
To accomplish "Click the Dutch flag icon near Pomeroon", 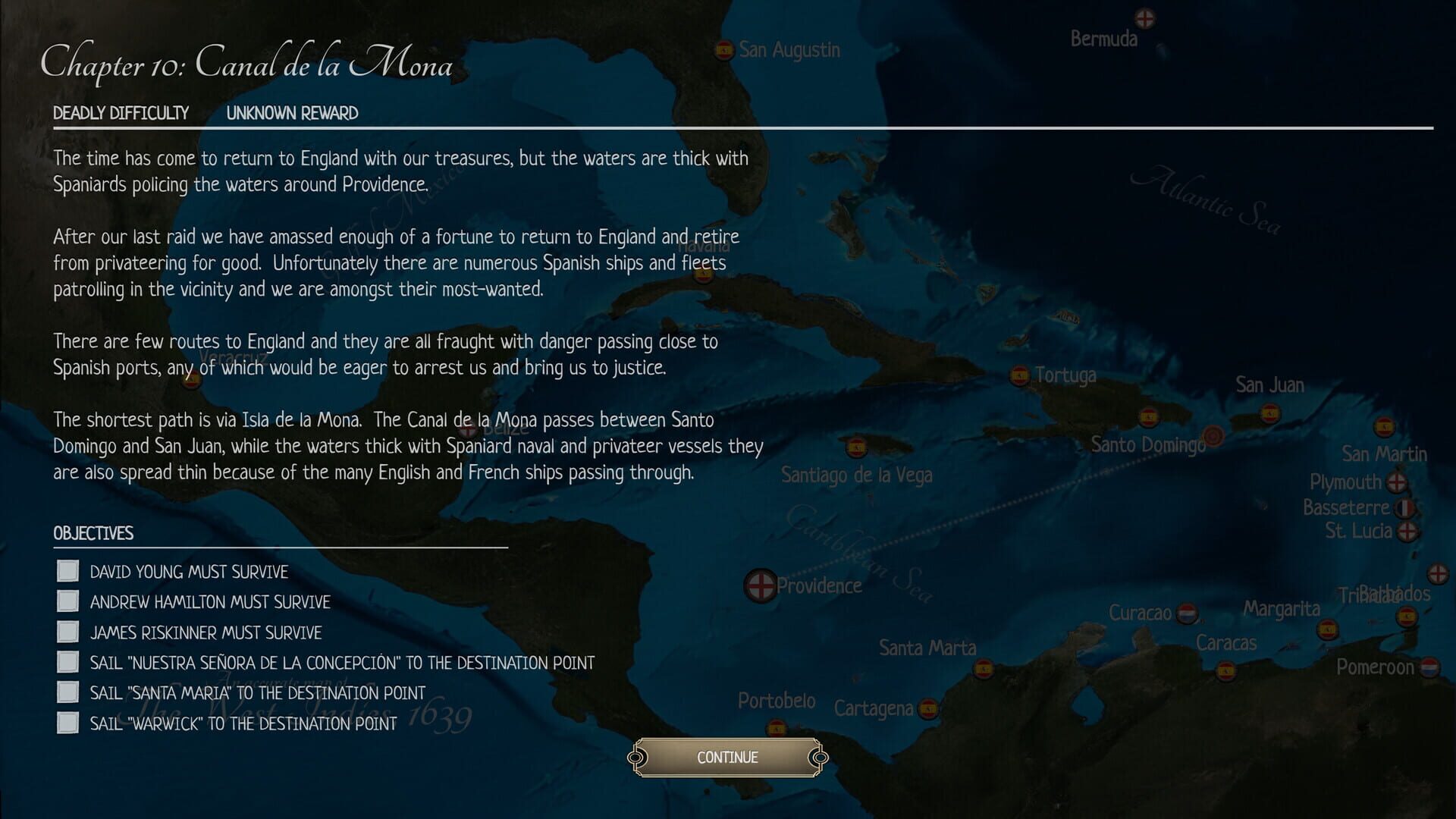I will 1429,668.
